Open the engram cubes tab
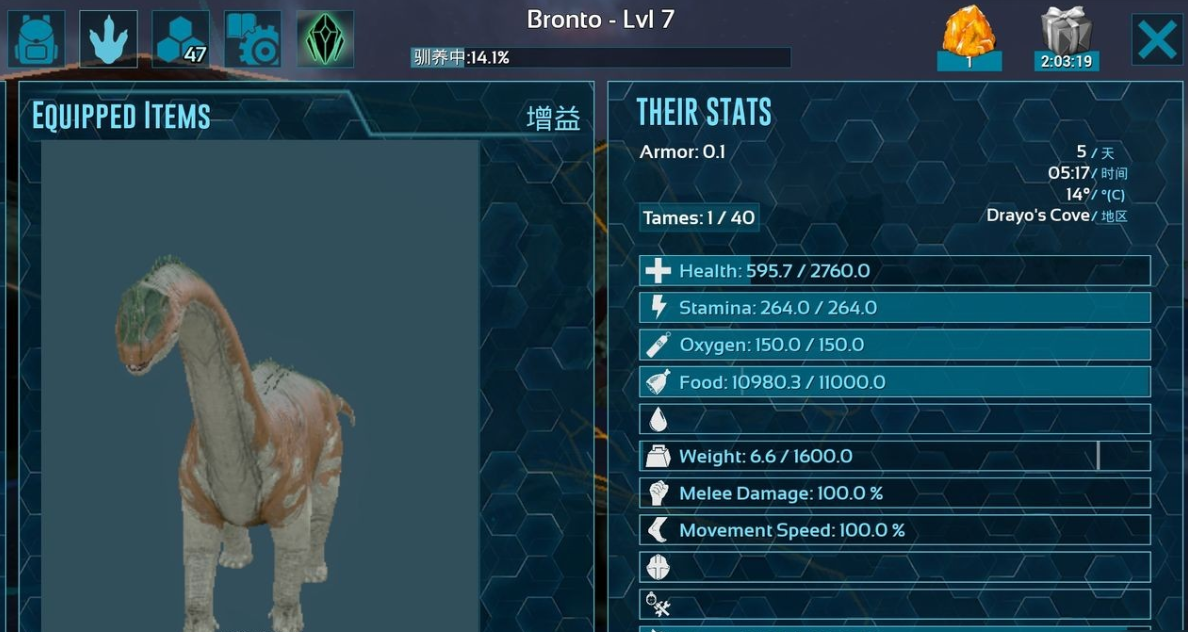This screenshot has height=632, width=1188. click(181, 39)
